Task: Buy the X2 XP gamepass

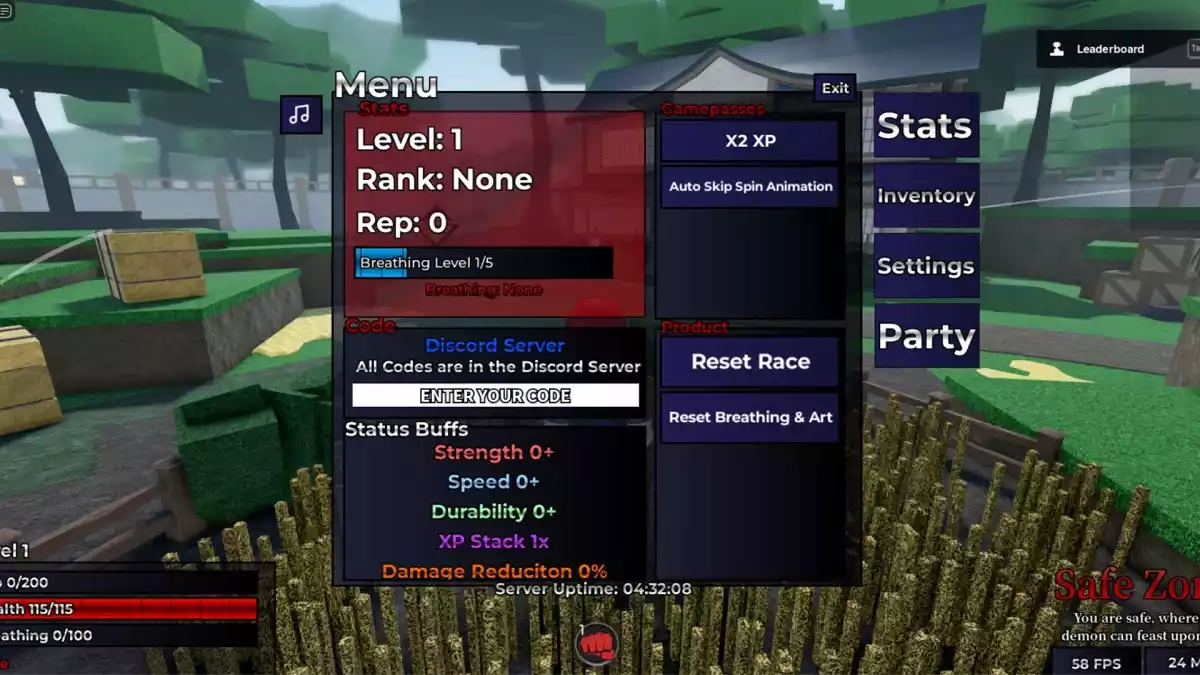Action: point(749,141)
